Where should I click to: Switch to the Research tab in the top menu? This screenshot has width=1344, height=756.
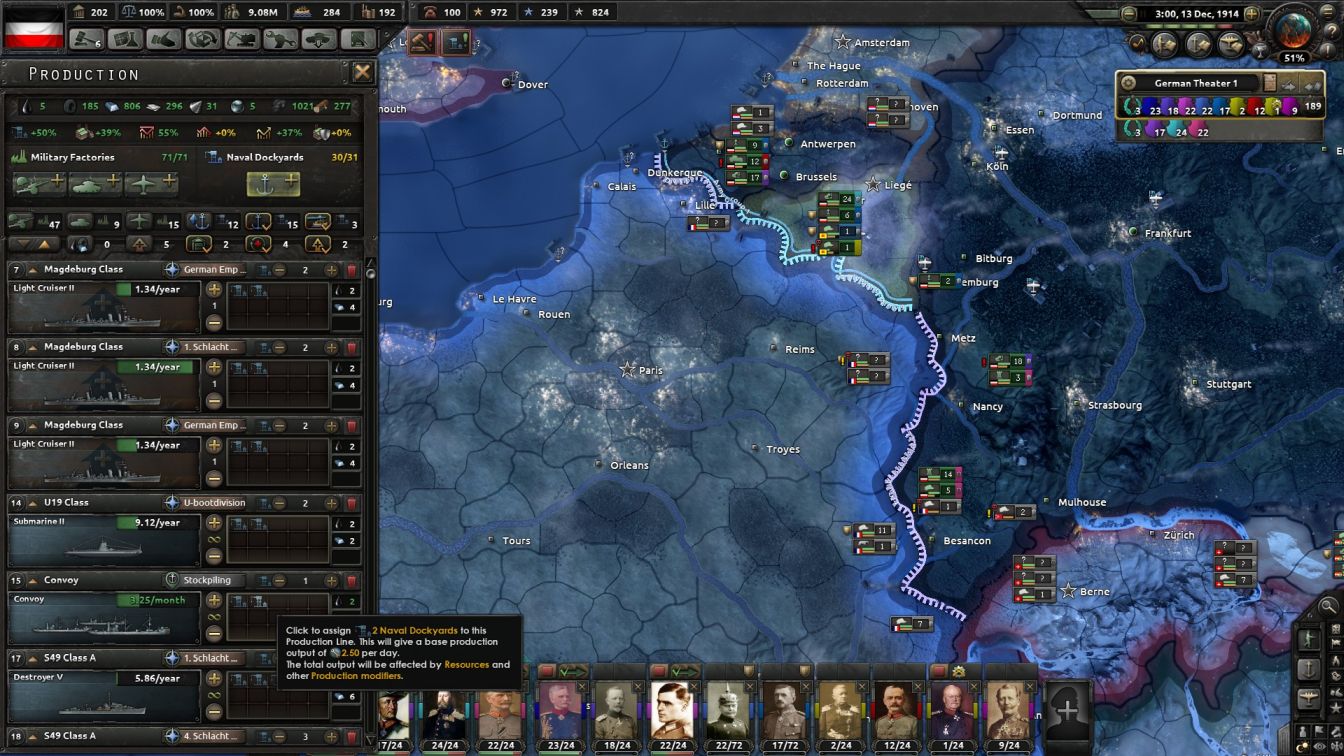125,38
